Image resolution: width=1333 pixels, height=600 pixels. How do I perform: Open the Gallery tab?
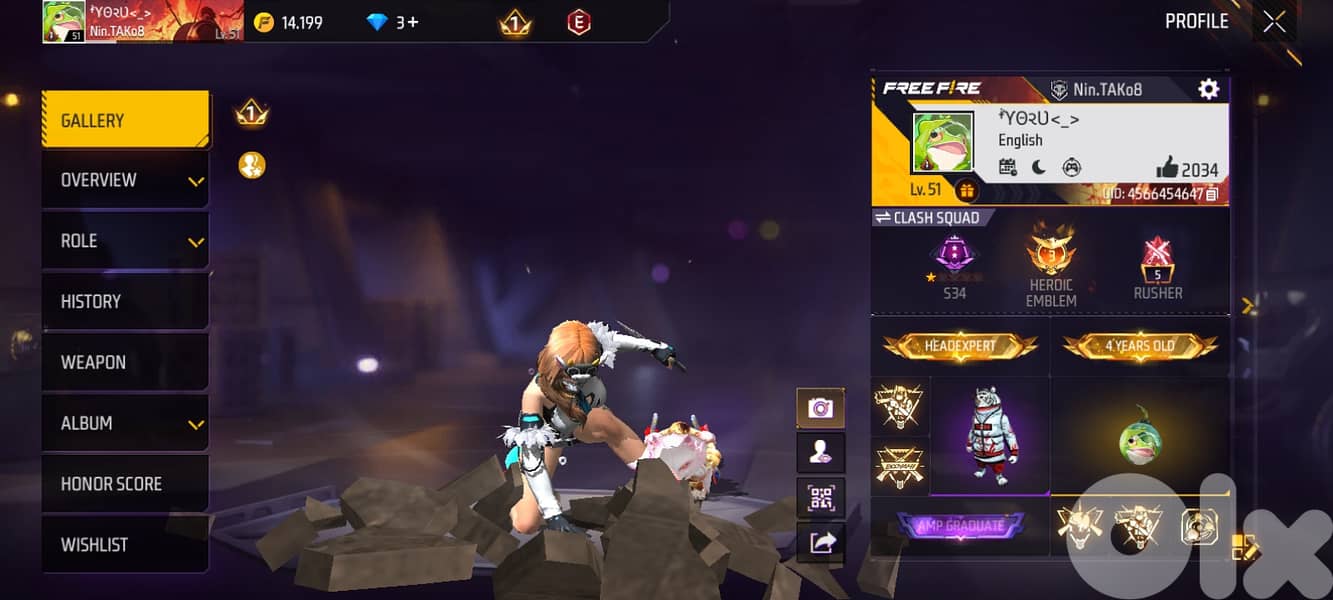(125, 121)
